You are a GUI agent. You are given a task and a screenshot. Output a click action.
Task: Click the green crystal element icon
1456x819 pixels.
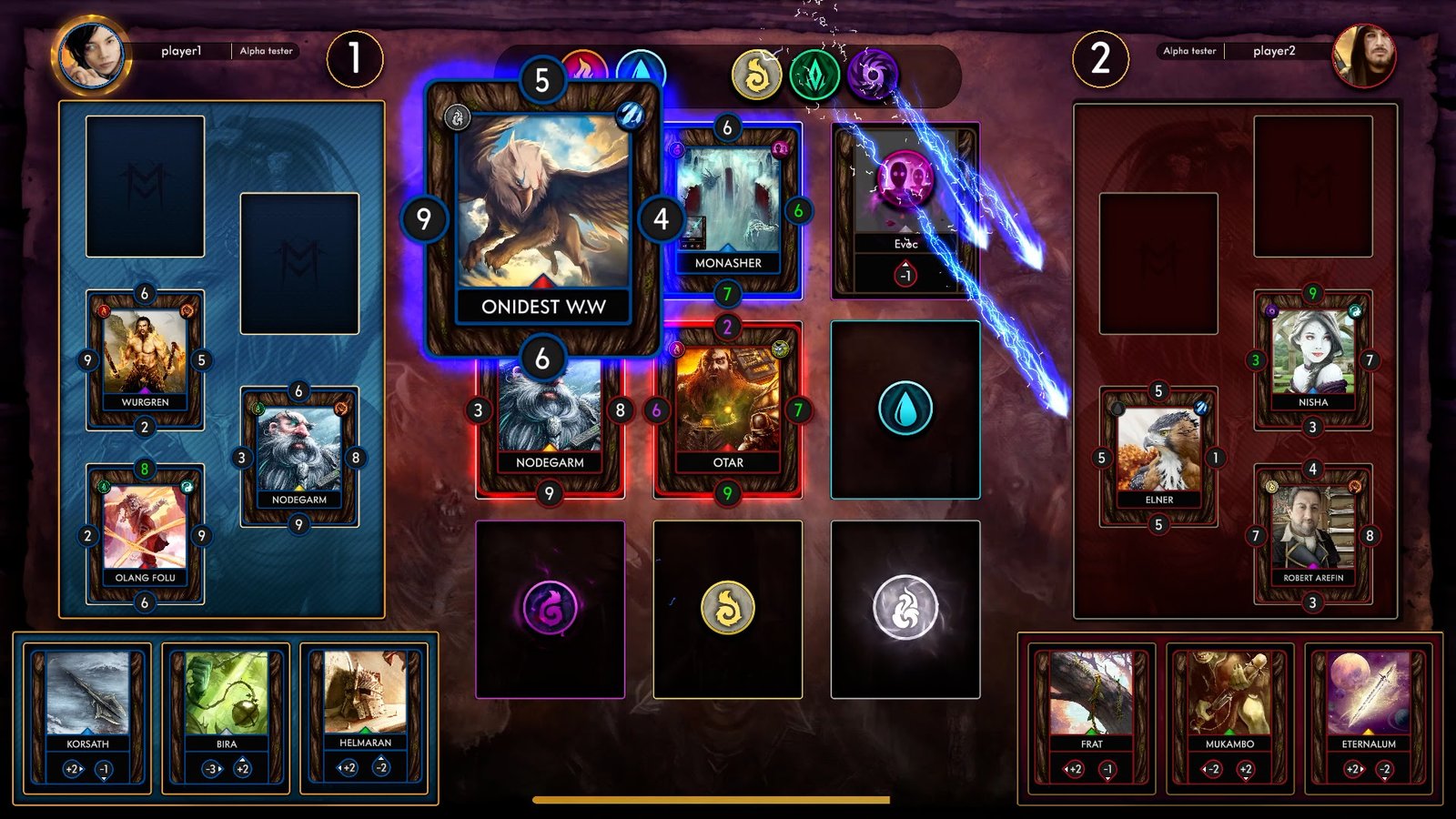coord(814,75)
